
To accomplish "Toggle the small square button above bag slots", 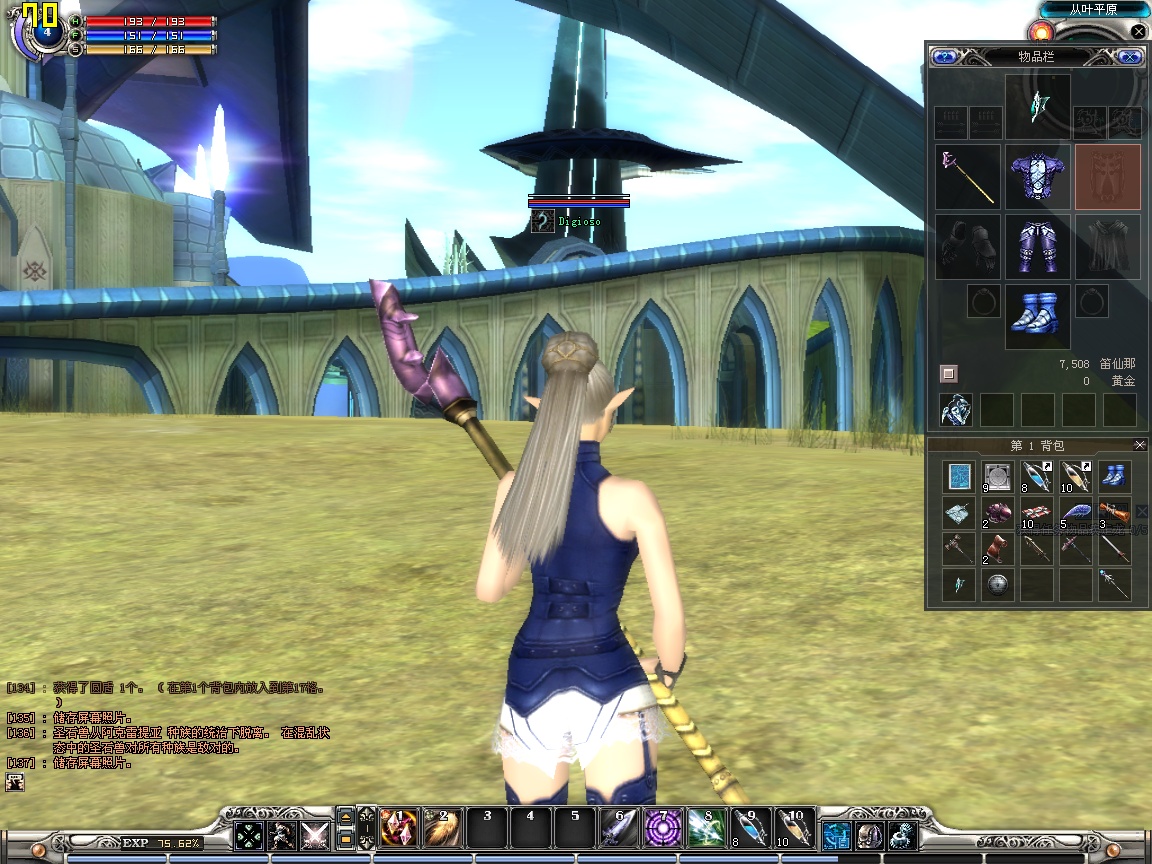I will [x=949, y=374].
